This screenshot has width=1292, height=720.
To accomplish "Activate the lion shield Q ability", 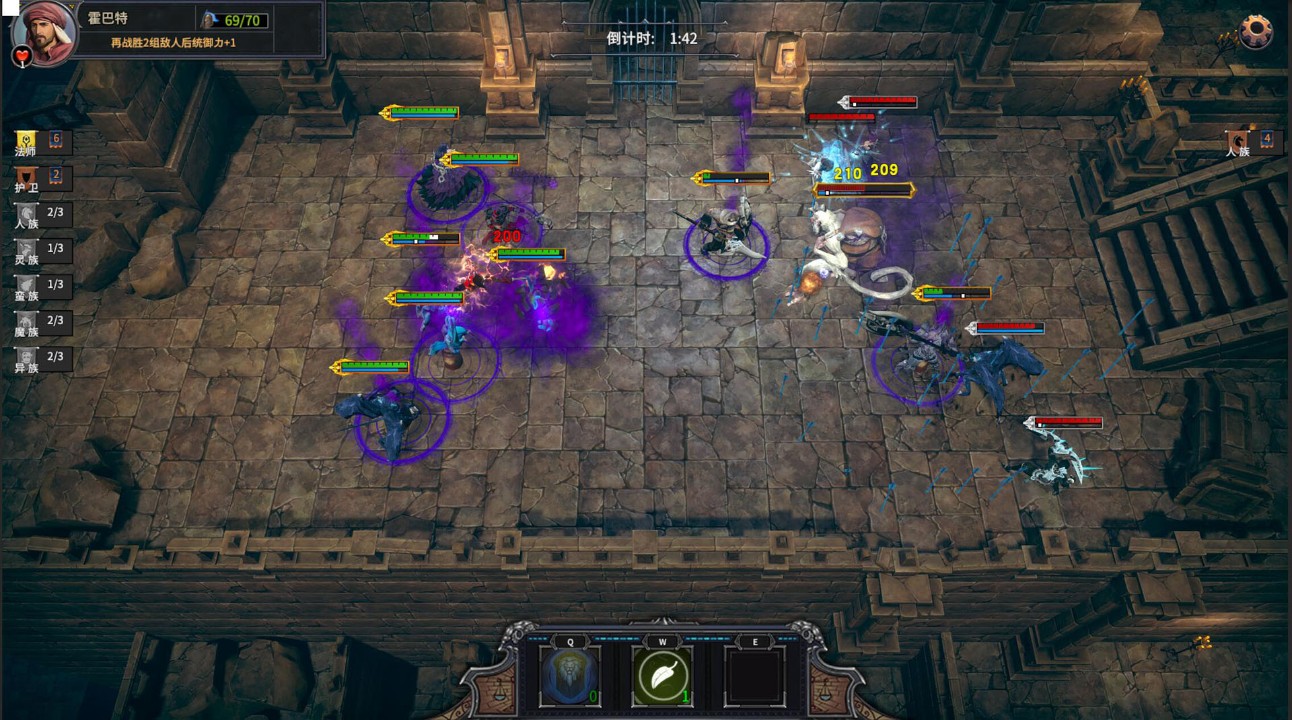I will pos(569,676).
